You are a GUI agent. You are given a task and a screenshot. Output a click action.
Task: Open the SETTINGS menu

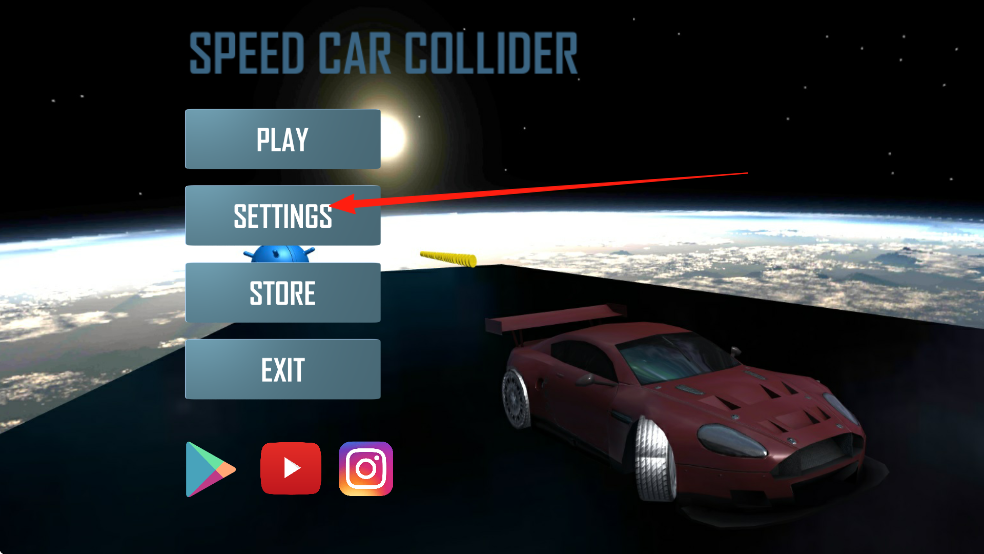pos(283,215)
